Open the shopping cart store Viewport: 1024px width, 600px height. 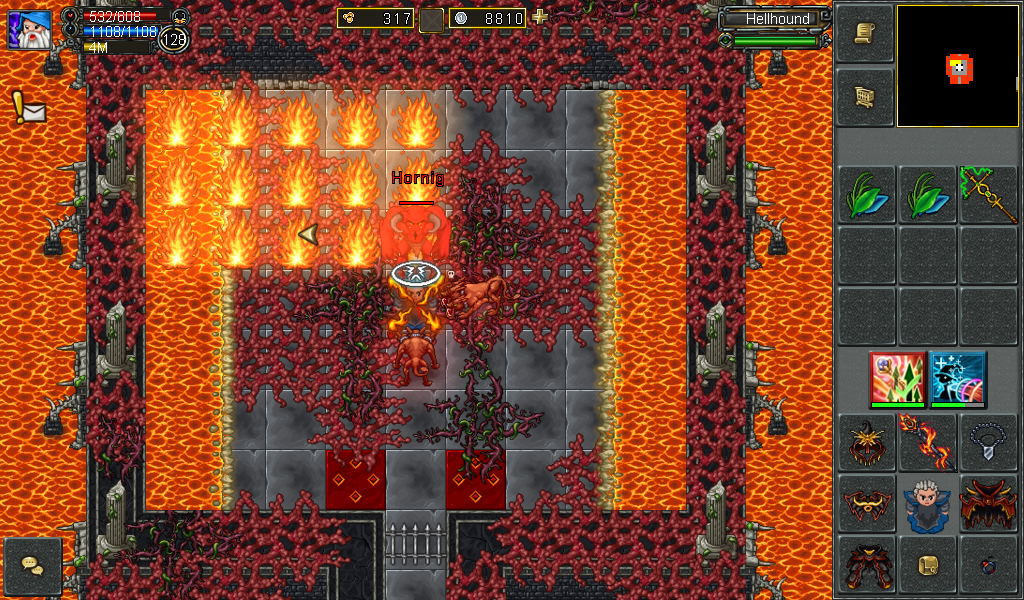point(864,97)
